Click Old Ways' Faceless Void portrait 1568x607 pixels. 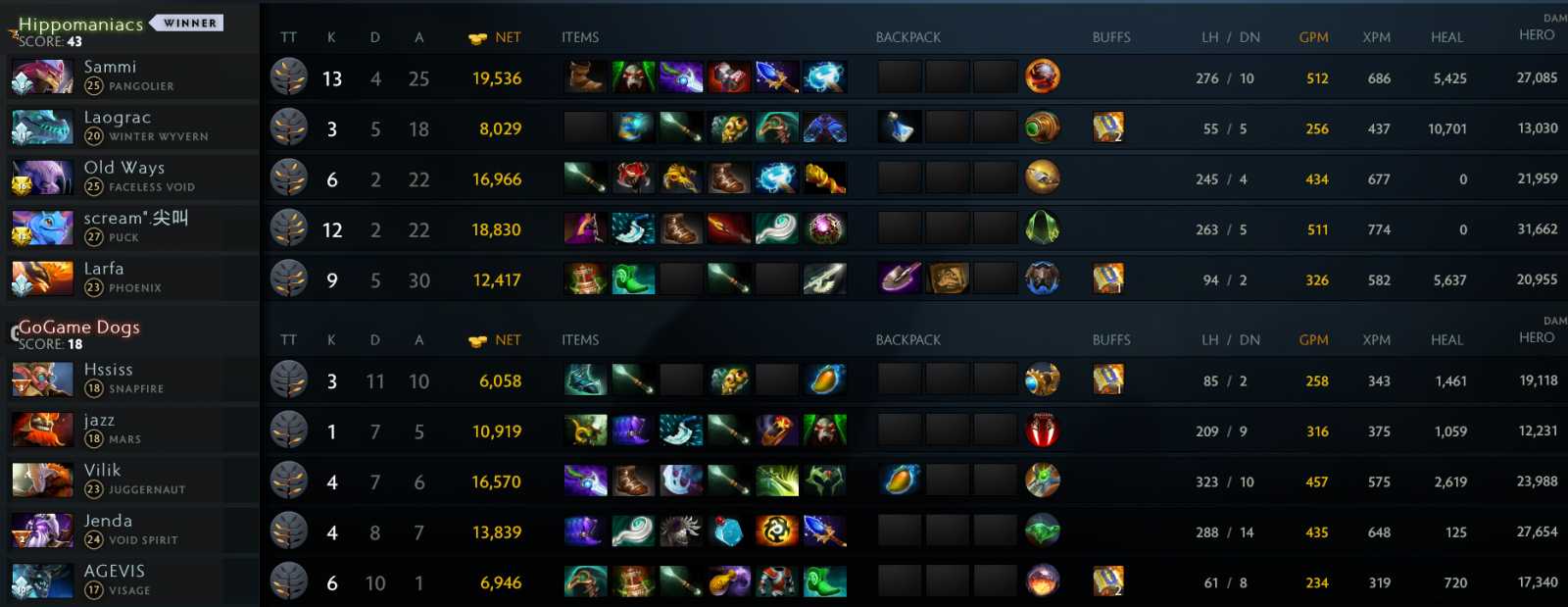(42, 178)
